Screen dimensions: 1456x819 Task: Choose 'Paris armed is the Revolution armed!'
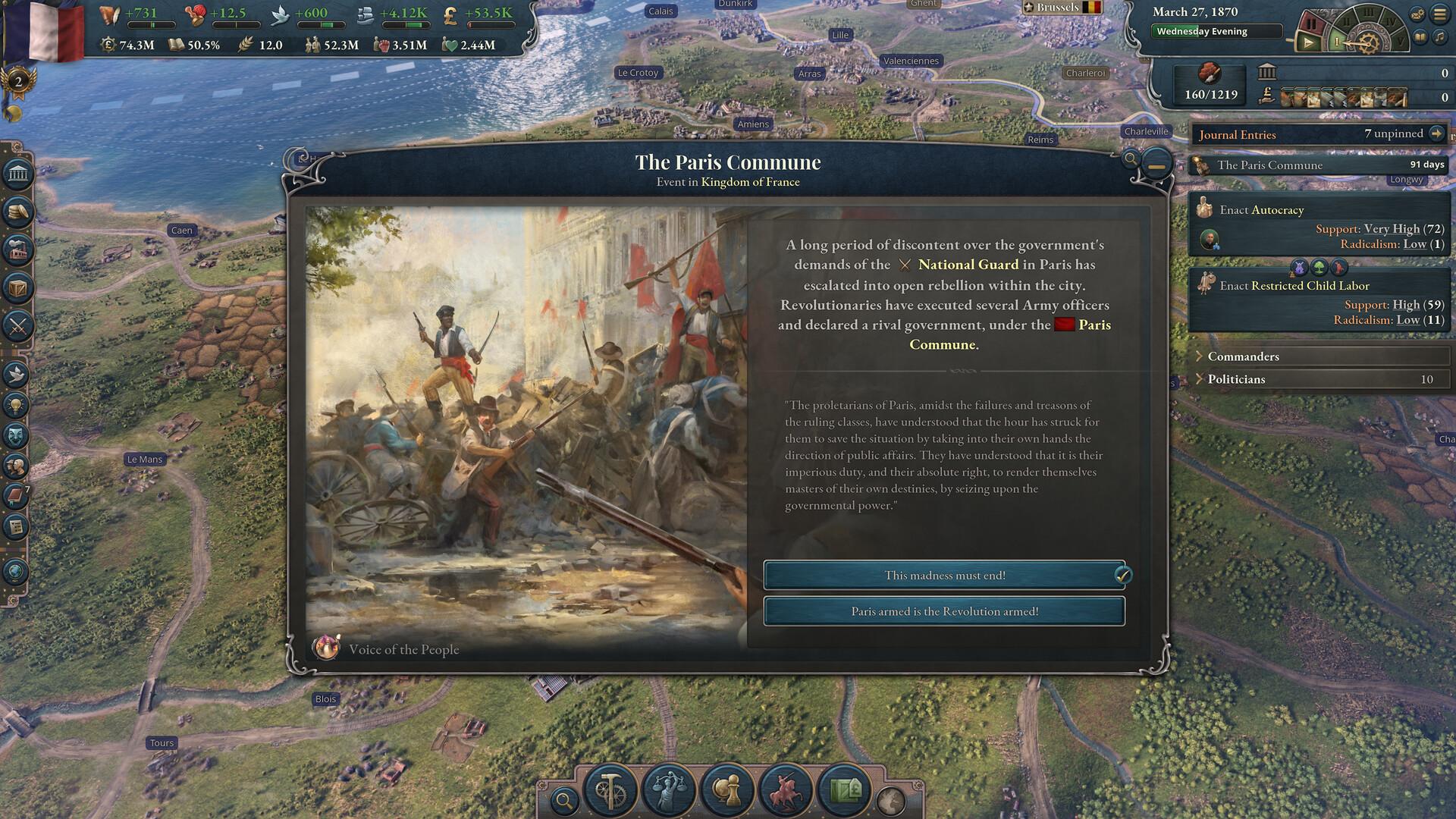tap(945, 611)
